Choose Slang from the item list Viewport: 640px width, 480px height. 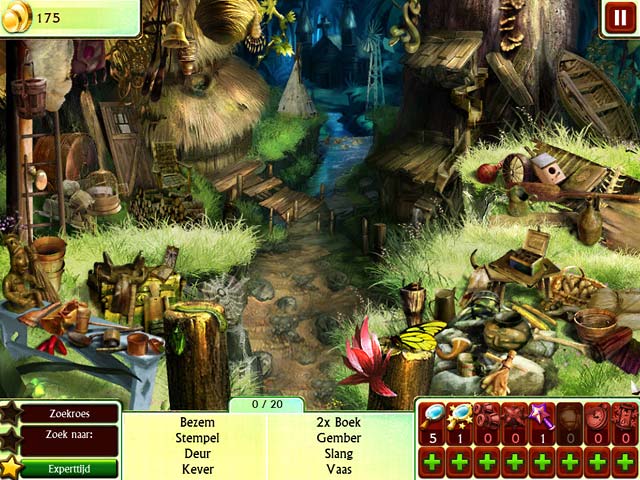338,453
